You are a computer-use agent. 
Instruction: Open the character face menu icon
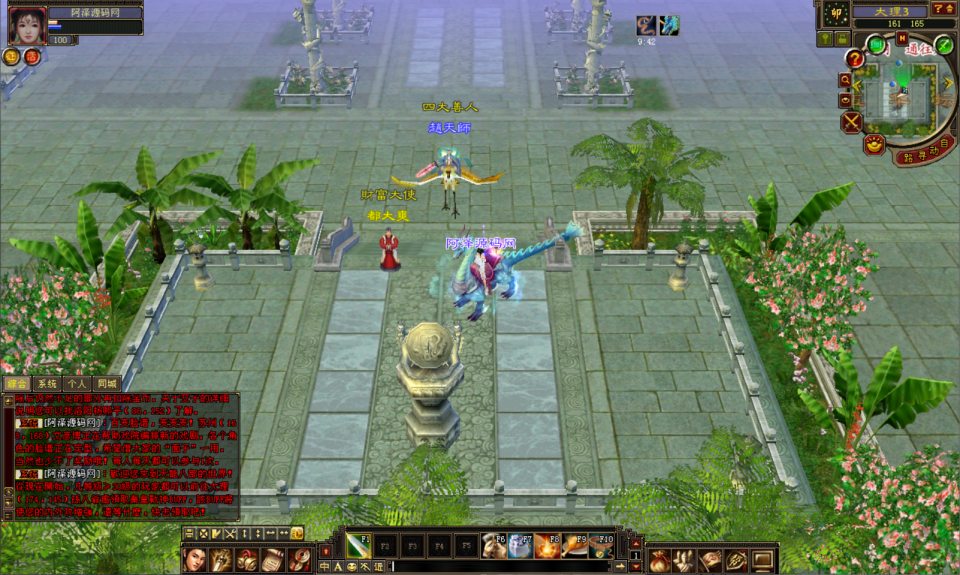197,559
